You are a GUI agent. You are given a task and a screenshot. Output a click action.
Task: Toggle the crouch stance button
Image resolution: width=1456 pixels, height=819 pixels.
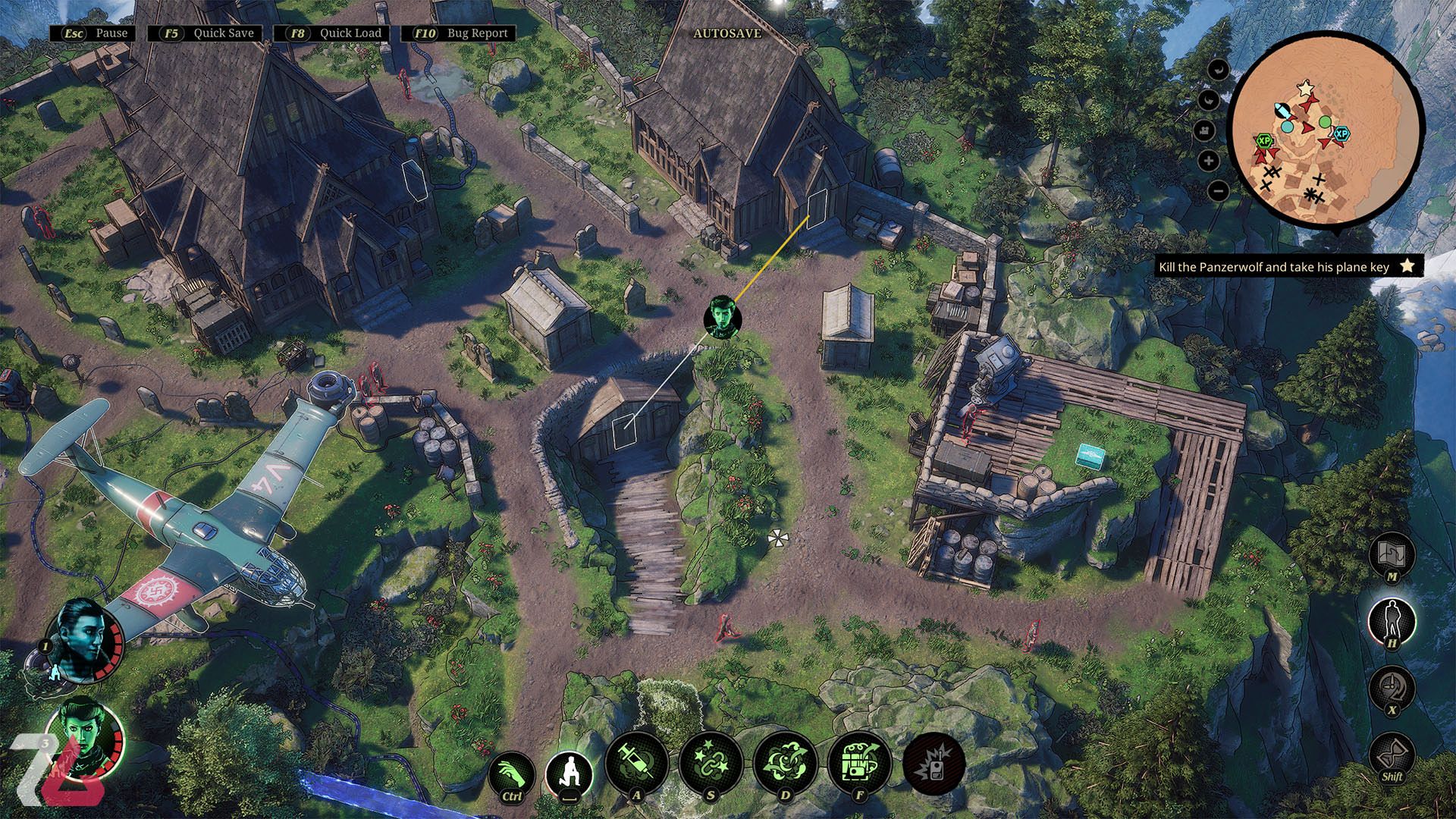(x=570, y=775)
